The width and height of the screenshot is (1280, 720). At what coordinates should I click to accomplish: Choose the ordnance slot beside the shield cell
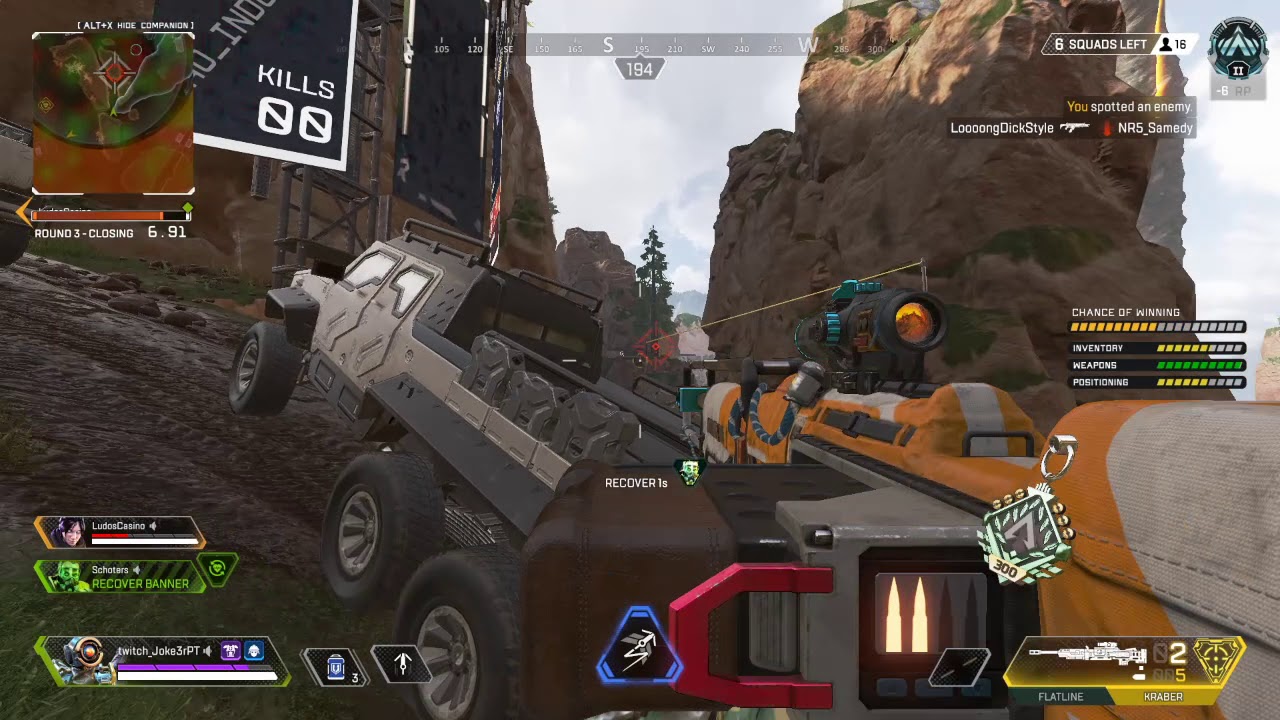tap(402, 663)
